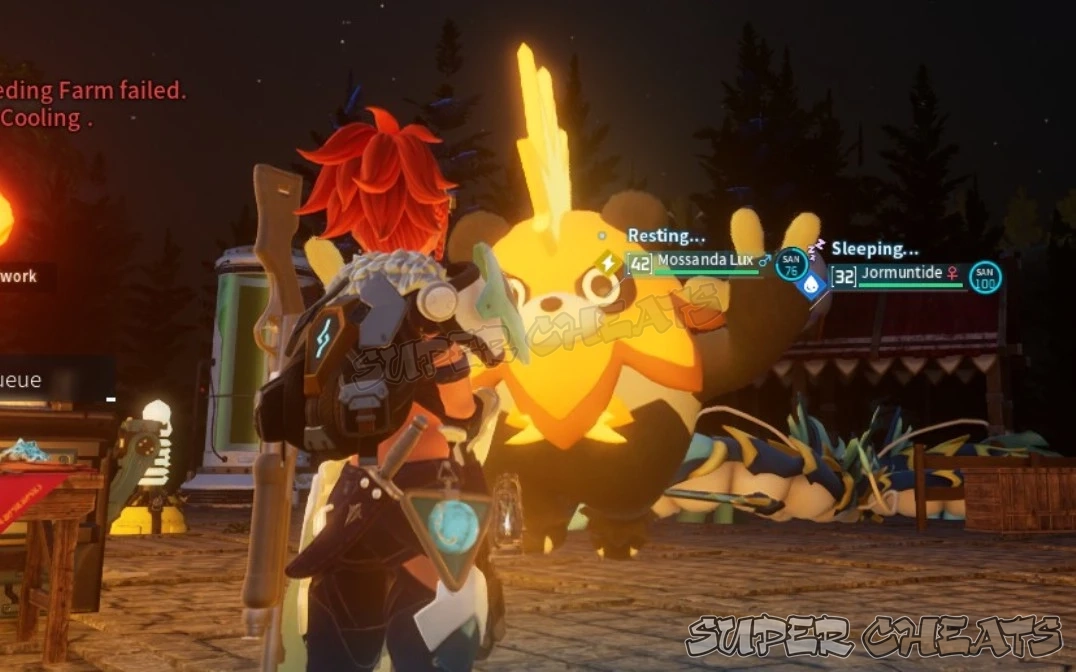This screenshot has width=1076, height=672.
Task: Select the Jormuntide nameplate
Action: click(x=899, y=273)
